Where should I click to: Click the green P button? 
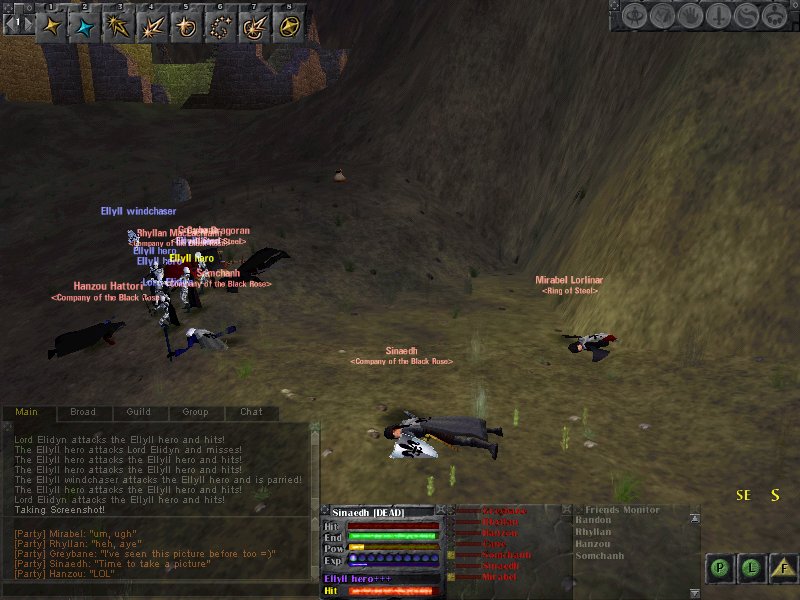(719, 569)
